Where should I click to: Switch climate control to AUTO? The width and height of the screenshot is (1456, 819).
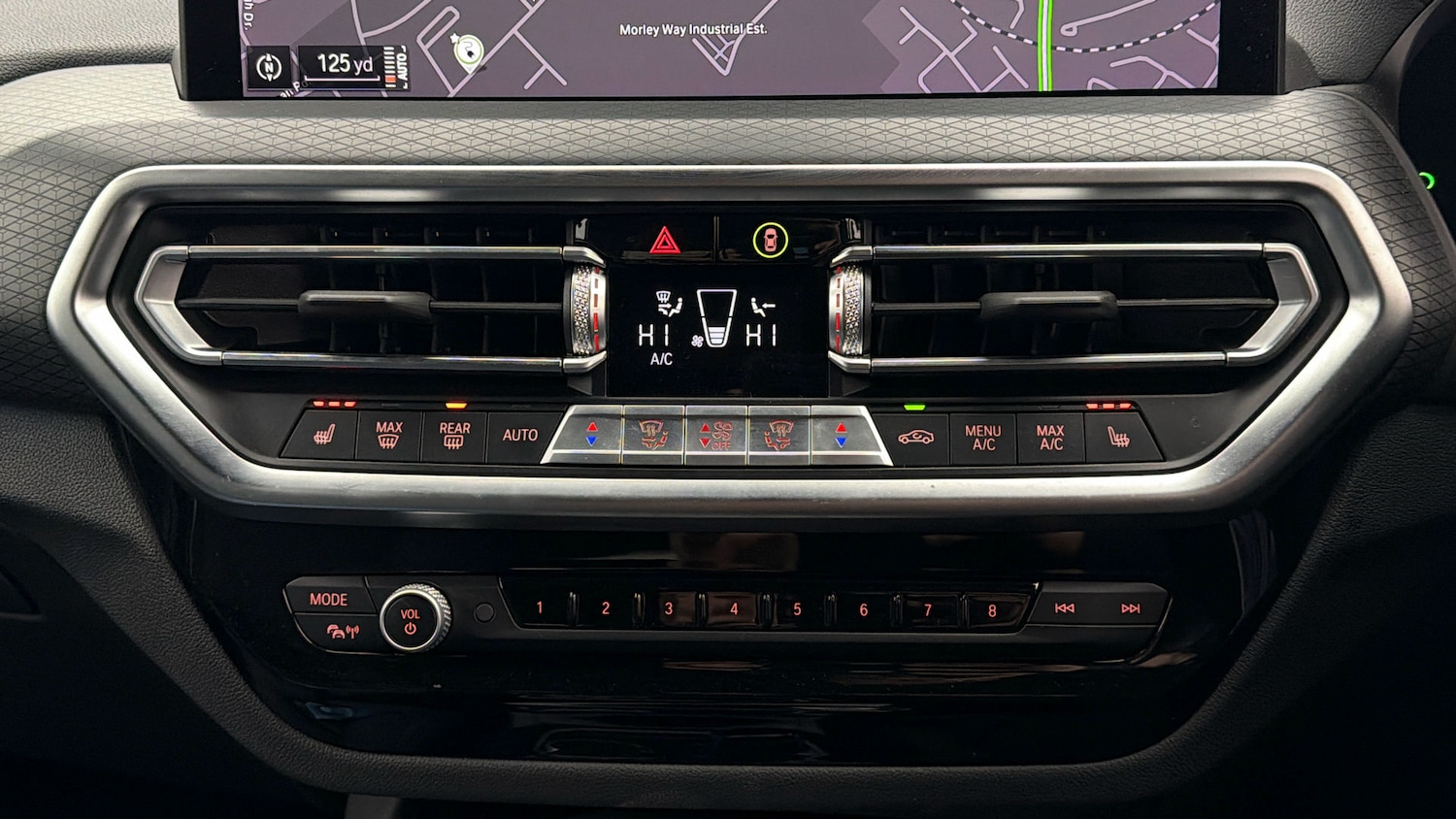coord(520,435)
